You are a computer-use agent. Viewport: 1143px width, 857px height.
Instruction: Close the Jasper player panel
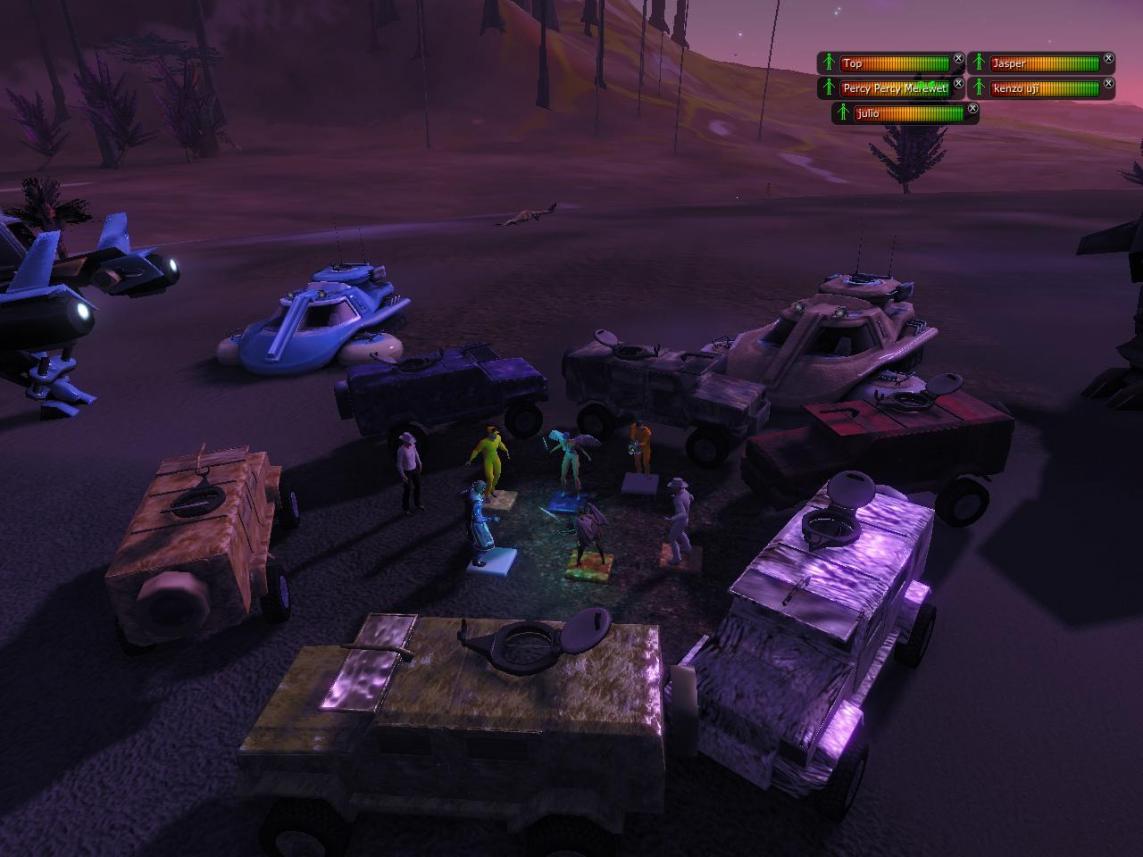tap(1108, 59)
